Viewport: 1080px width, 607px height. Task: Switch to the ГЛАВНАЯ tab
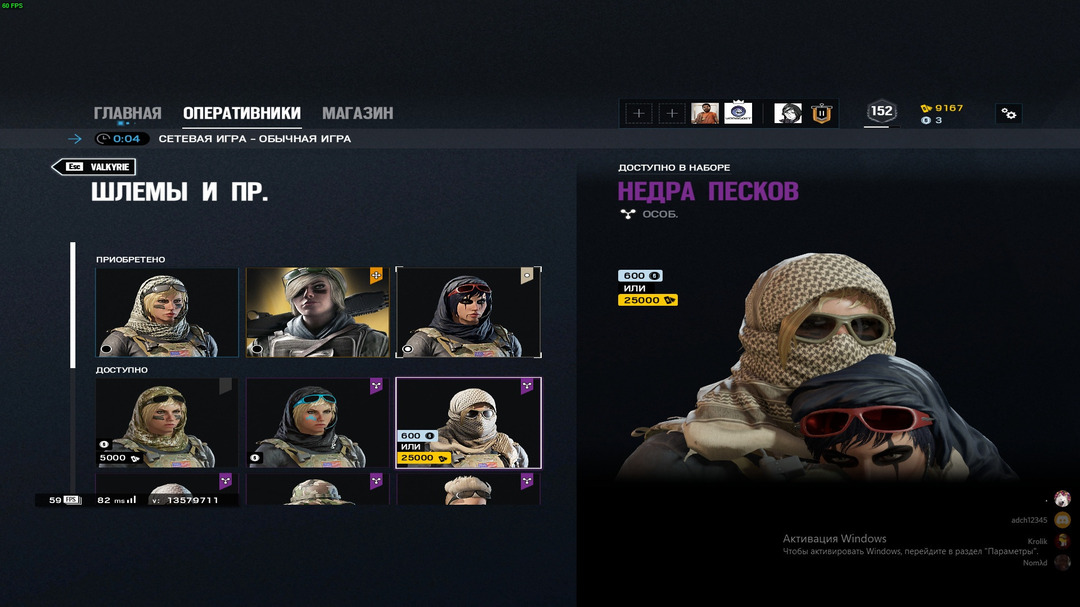(127, 113)
